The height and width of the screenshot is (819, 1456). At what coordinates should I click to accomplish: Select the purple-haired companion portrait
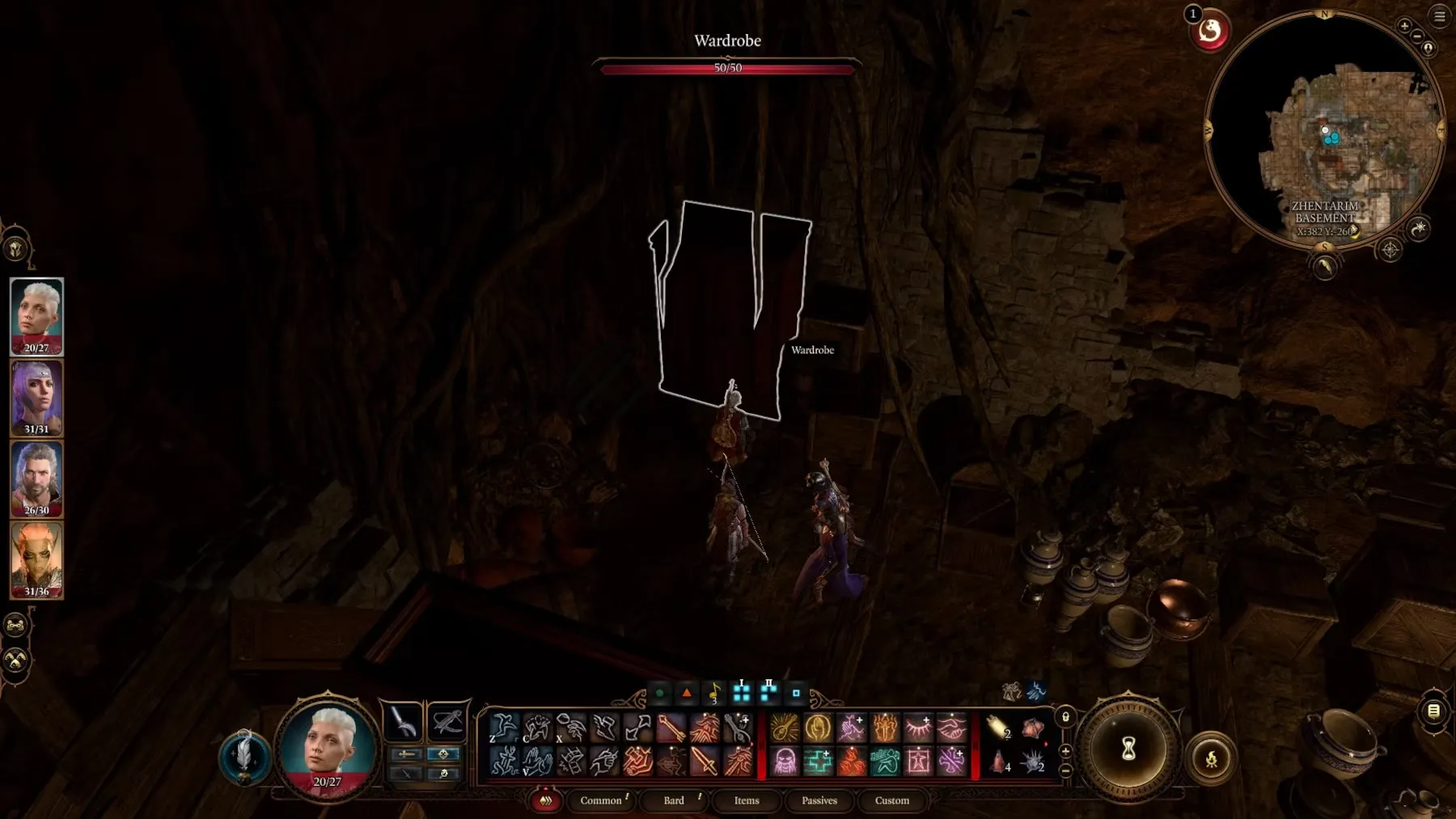click(x=36, y=397)
